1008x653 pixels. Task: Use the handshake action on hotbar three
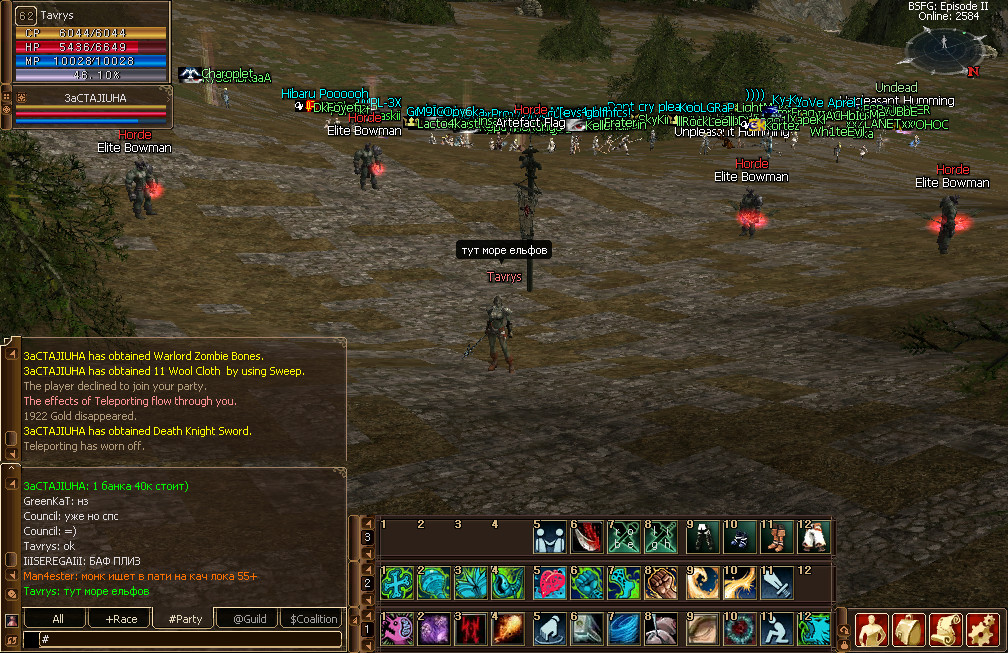(x=548, y=538)
